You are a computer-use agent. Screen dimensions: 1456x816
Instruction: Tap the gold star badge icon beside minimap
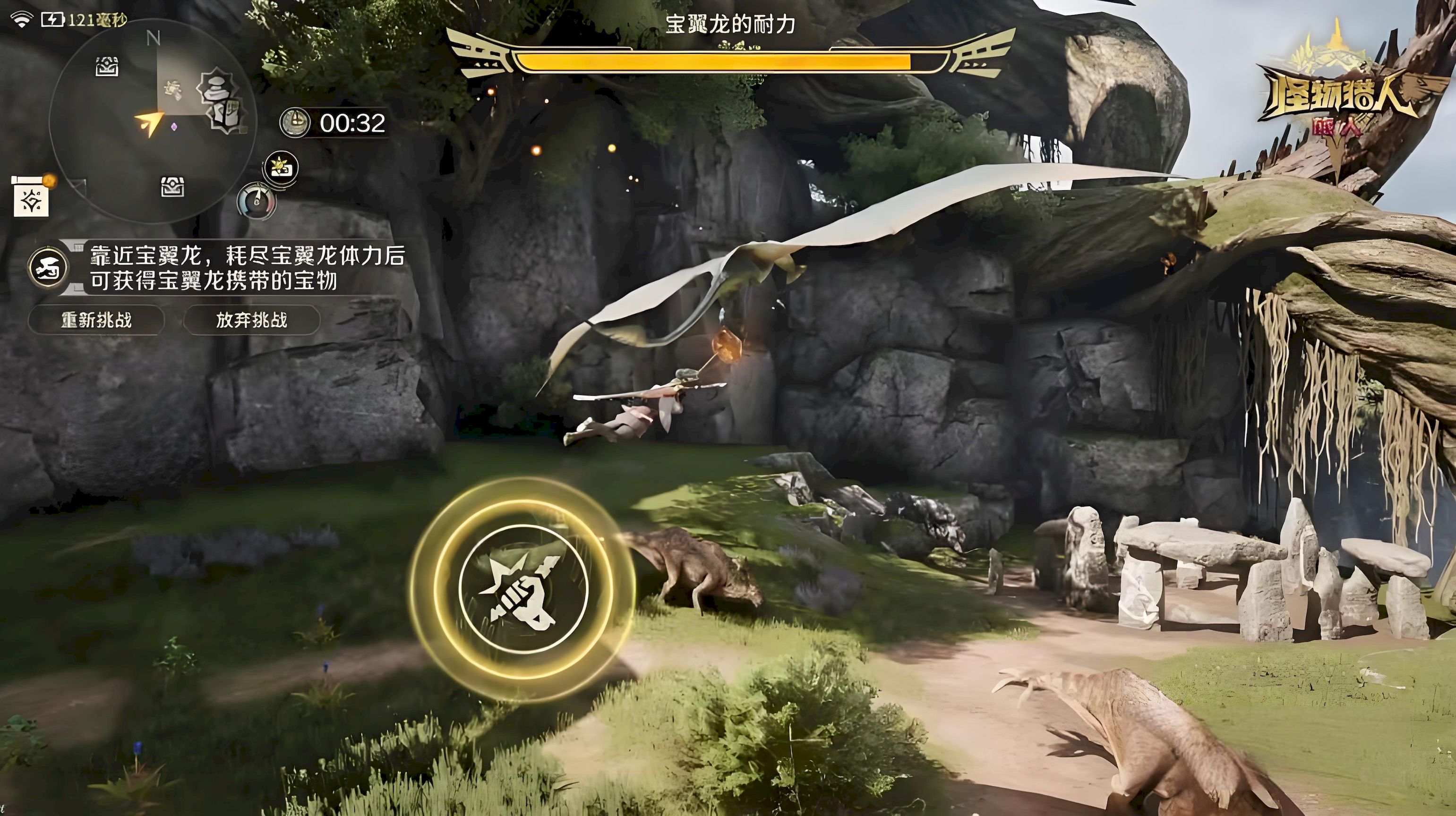[282, 168]
